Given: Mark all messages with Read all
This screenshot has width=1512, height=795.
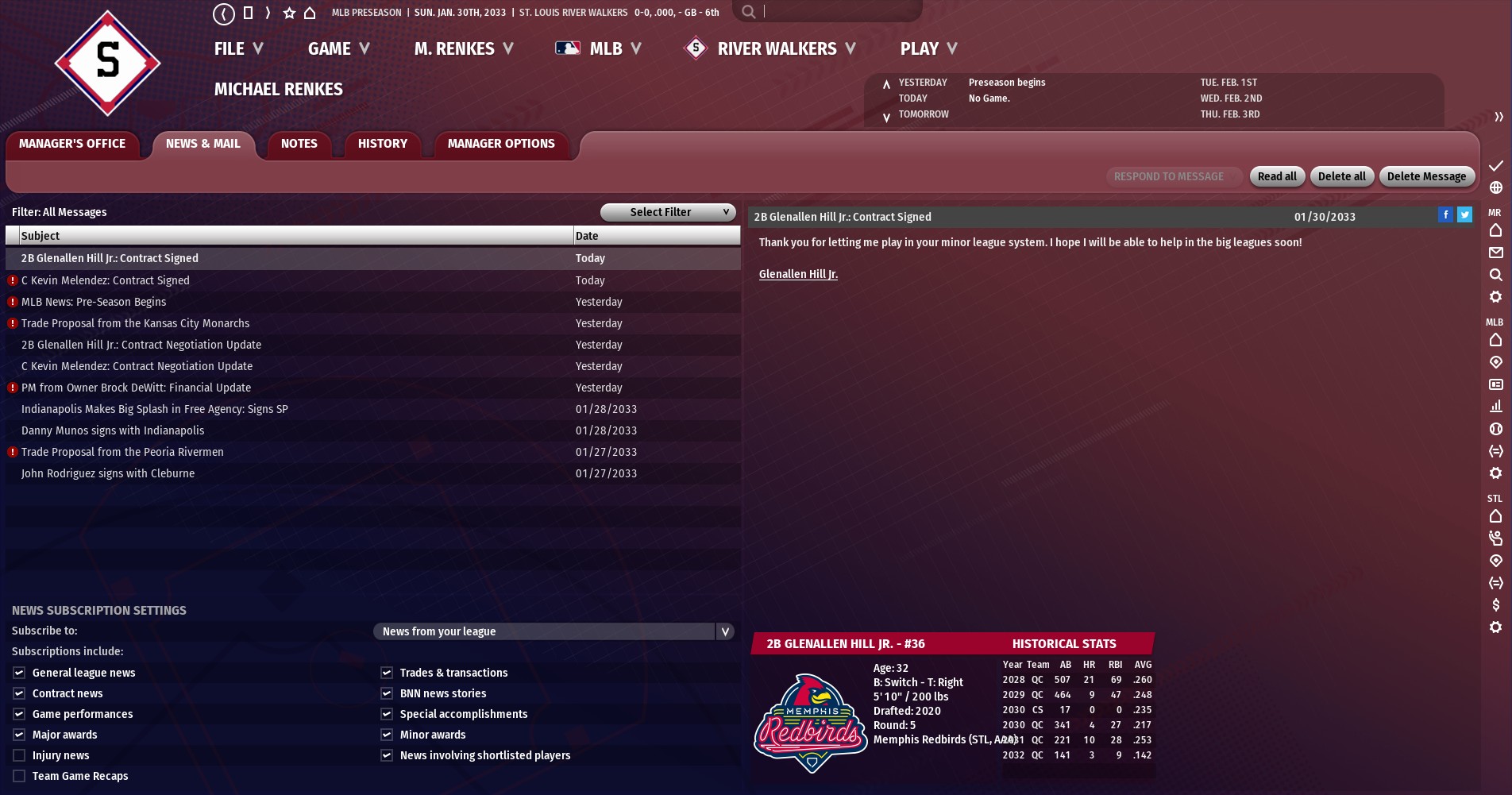Looking at the screenshot, I should pyautogui.click(x=1276, y=176).
